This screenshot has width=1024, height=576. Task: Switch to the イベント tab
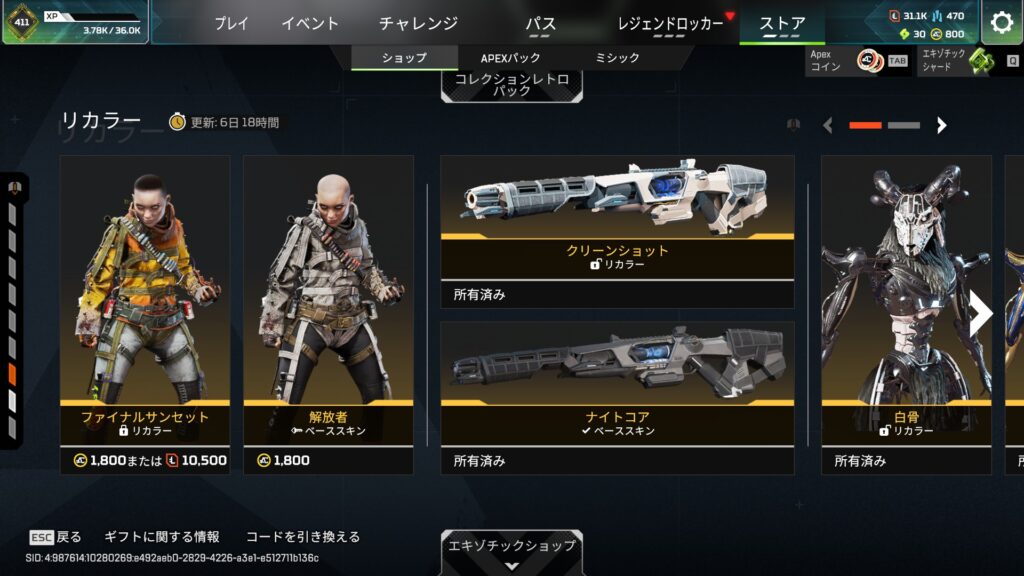[x=310, y=23]
